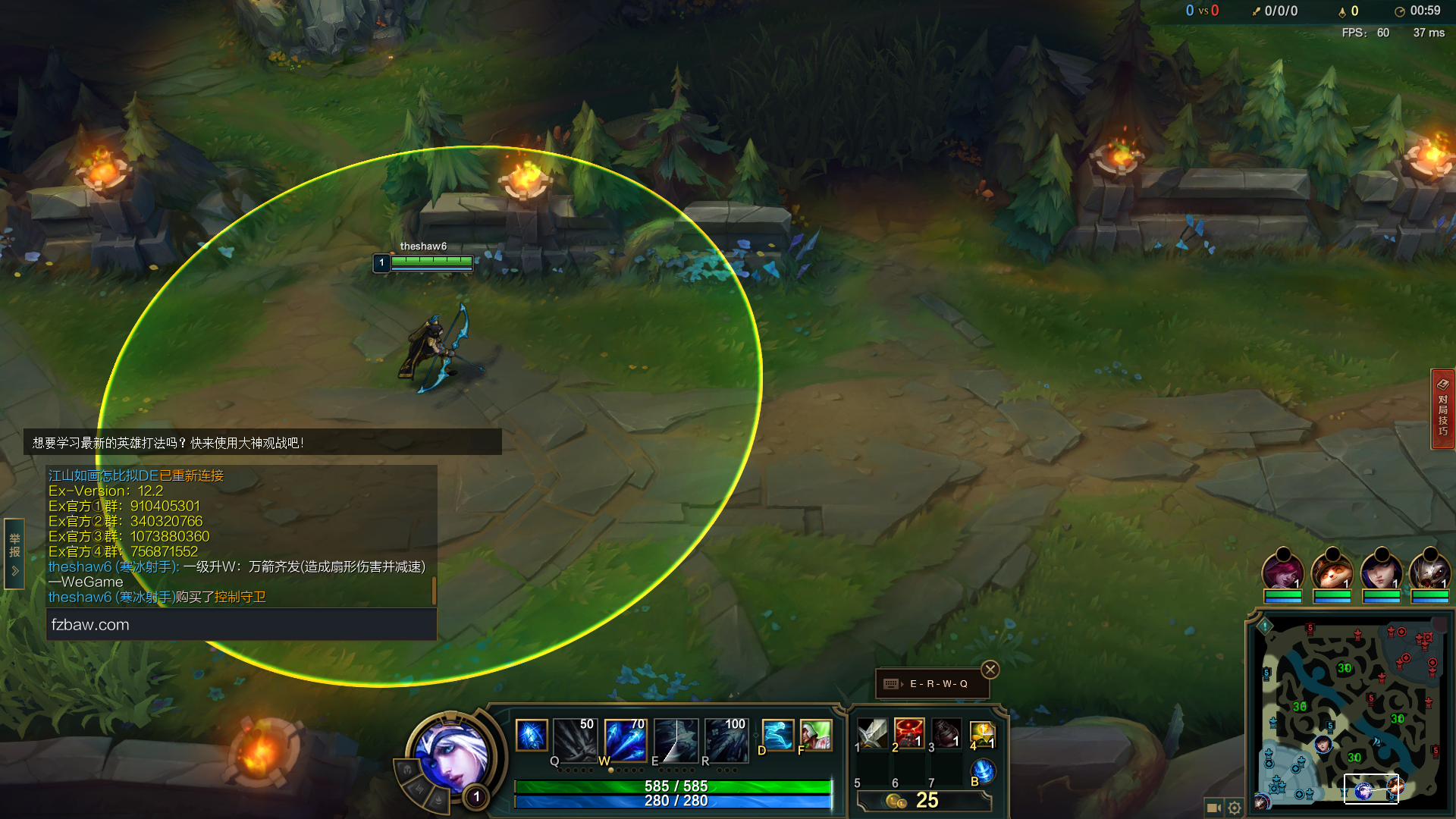Activate the Q ability icon
The image size is (1456, 819).
pos(576,739)
